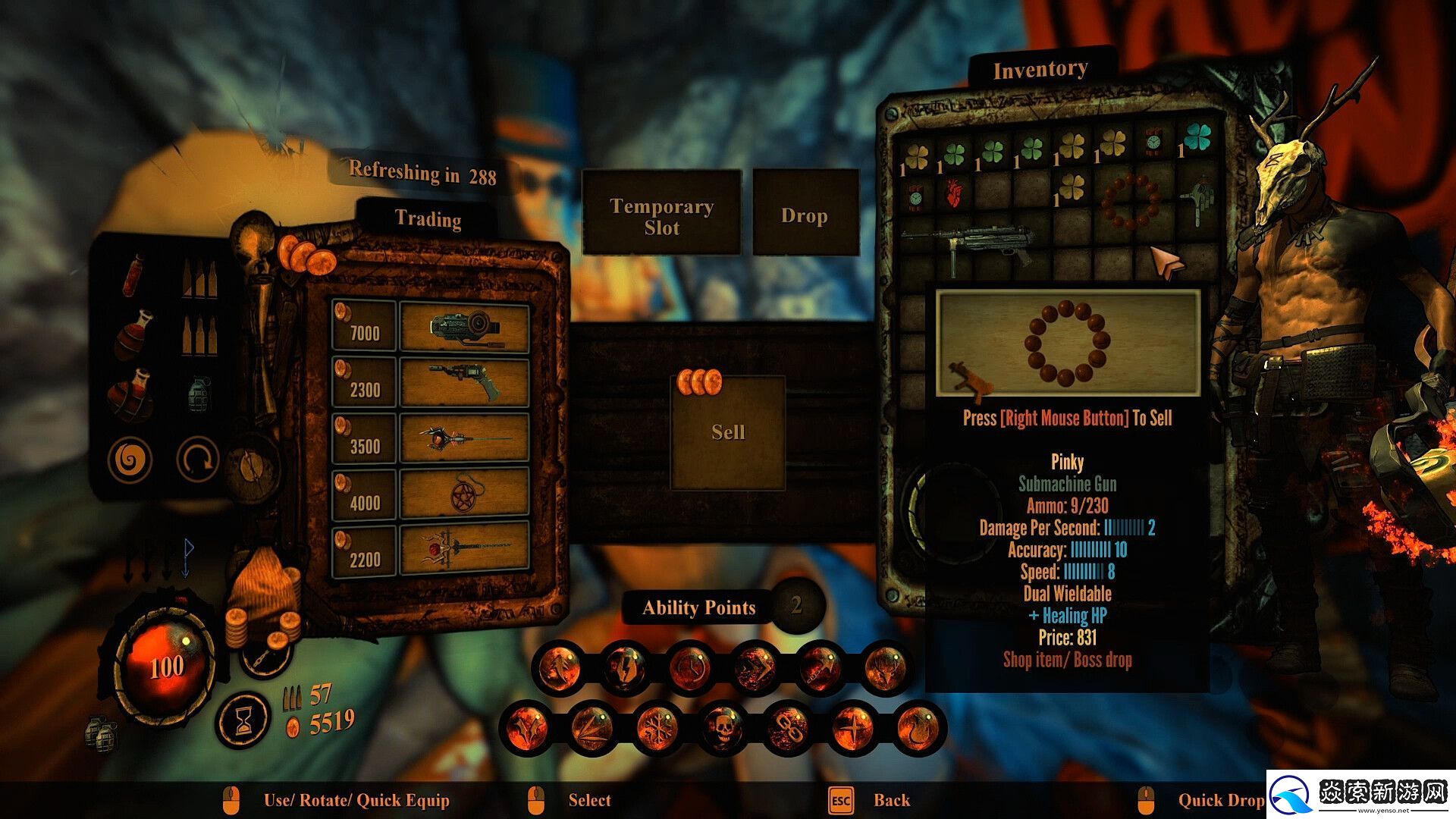
Task: Pick the teal four-leaf clover
Action: click(x=1198, y=139)
